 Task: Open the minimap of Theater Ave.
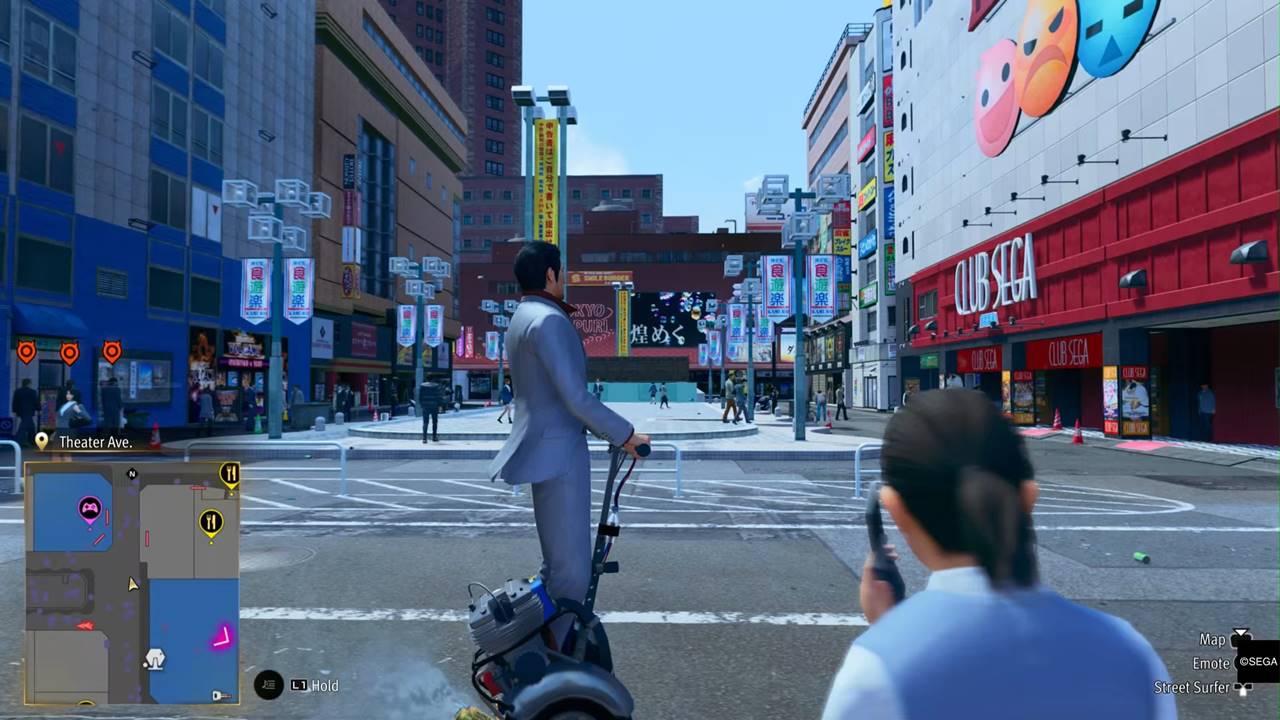coord(132,582)
